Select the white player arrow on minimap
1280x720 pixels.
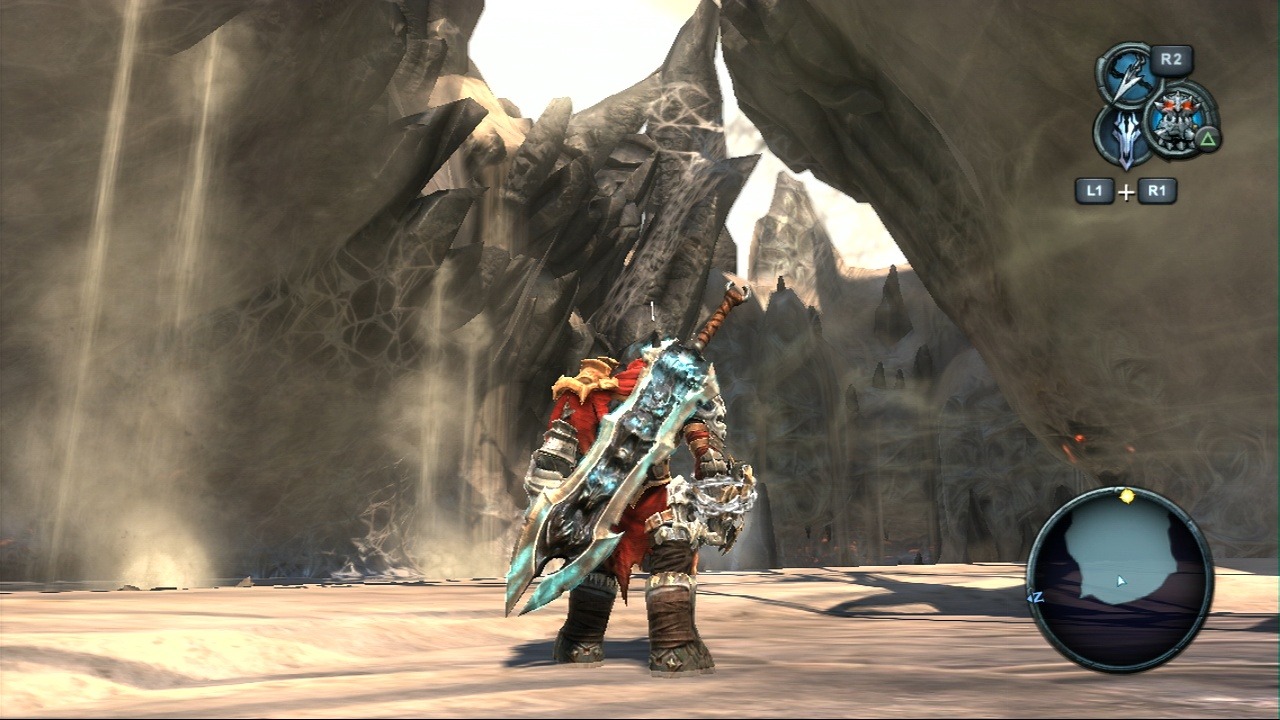pos(1121,580)
